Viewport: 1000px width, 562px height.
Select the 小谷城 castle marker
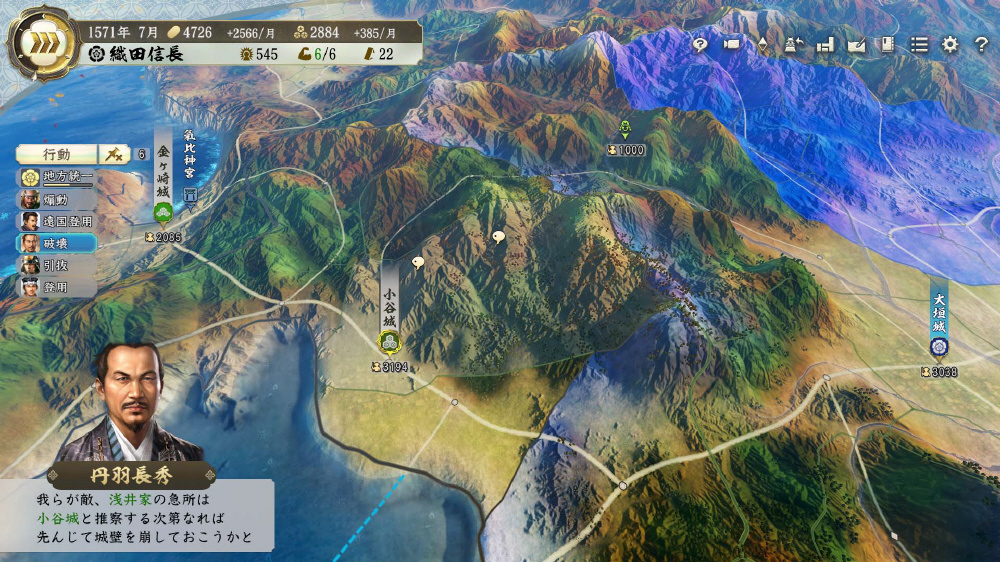click(389, 343)
